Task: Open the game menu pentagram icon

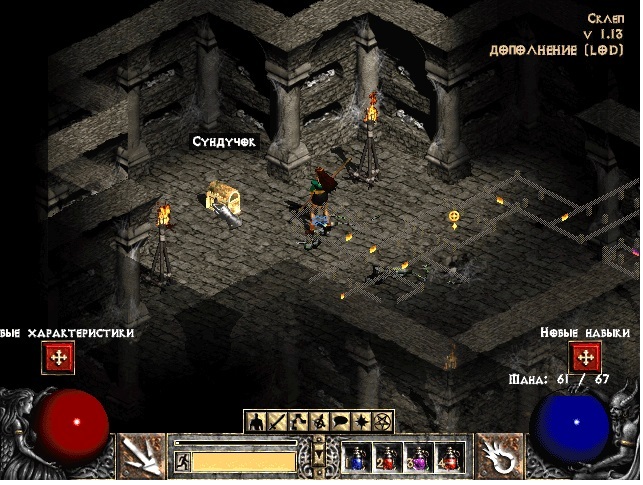Action: 383,421
